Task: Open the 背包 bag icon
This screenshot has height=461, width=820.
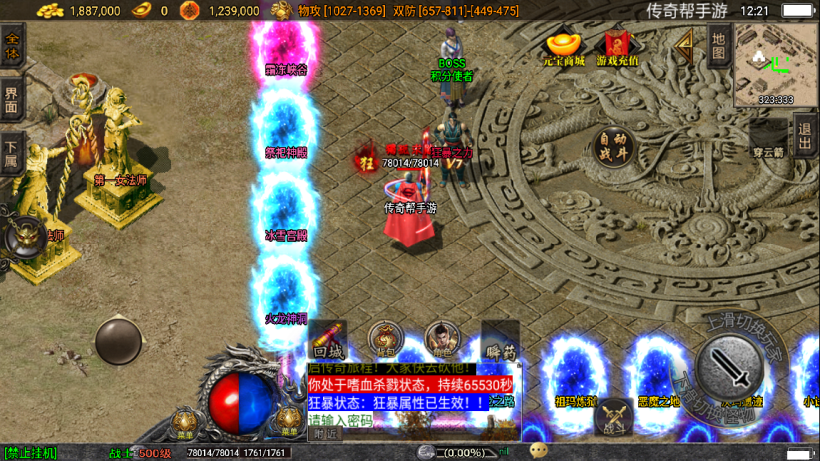Action: pos(385,340)
